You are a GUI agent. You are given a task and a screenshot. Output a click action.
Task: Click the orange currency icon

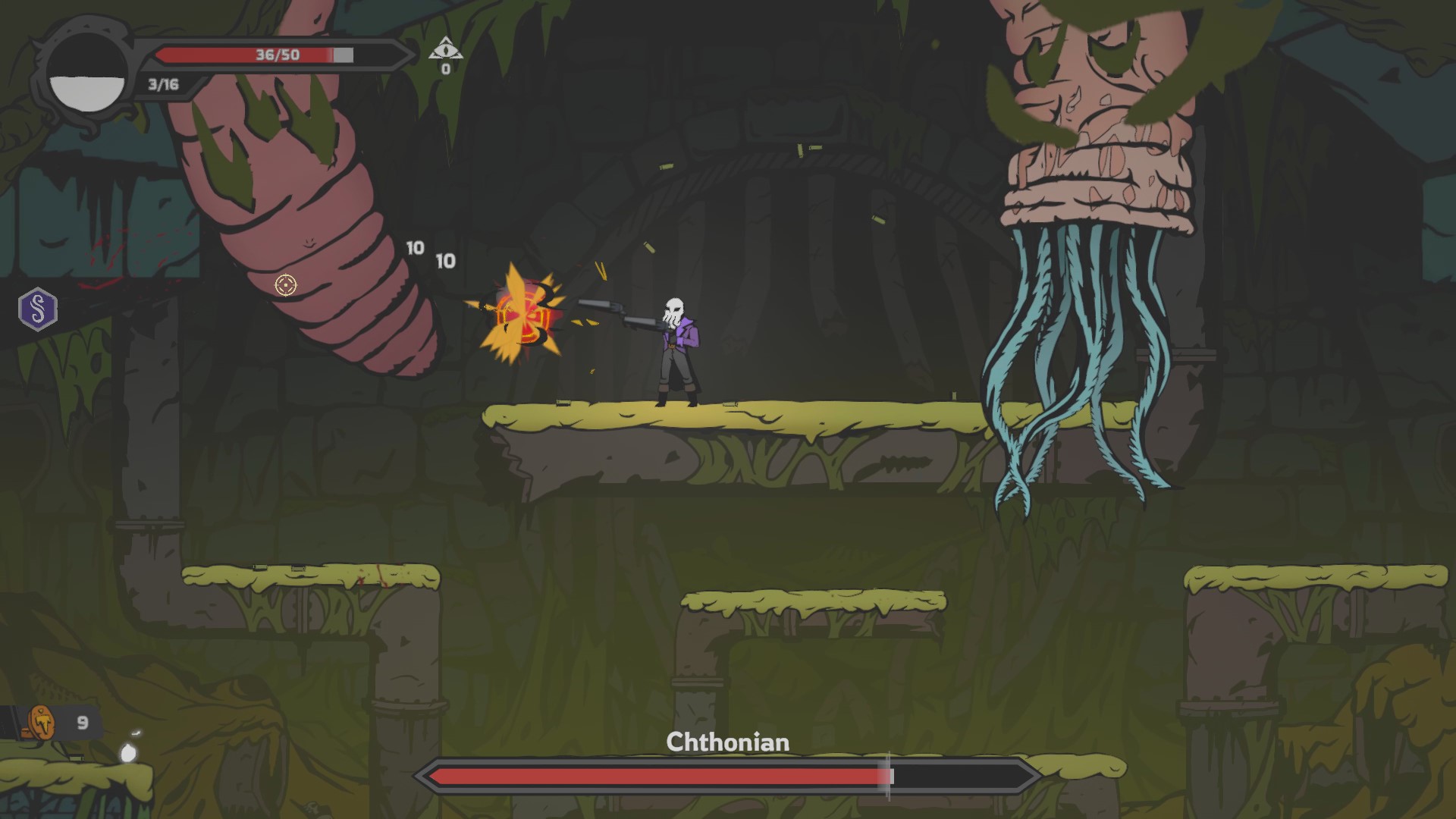[42, 723]
